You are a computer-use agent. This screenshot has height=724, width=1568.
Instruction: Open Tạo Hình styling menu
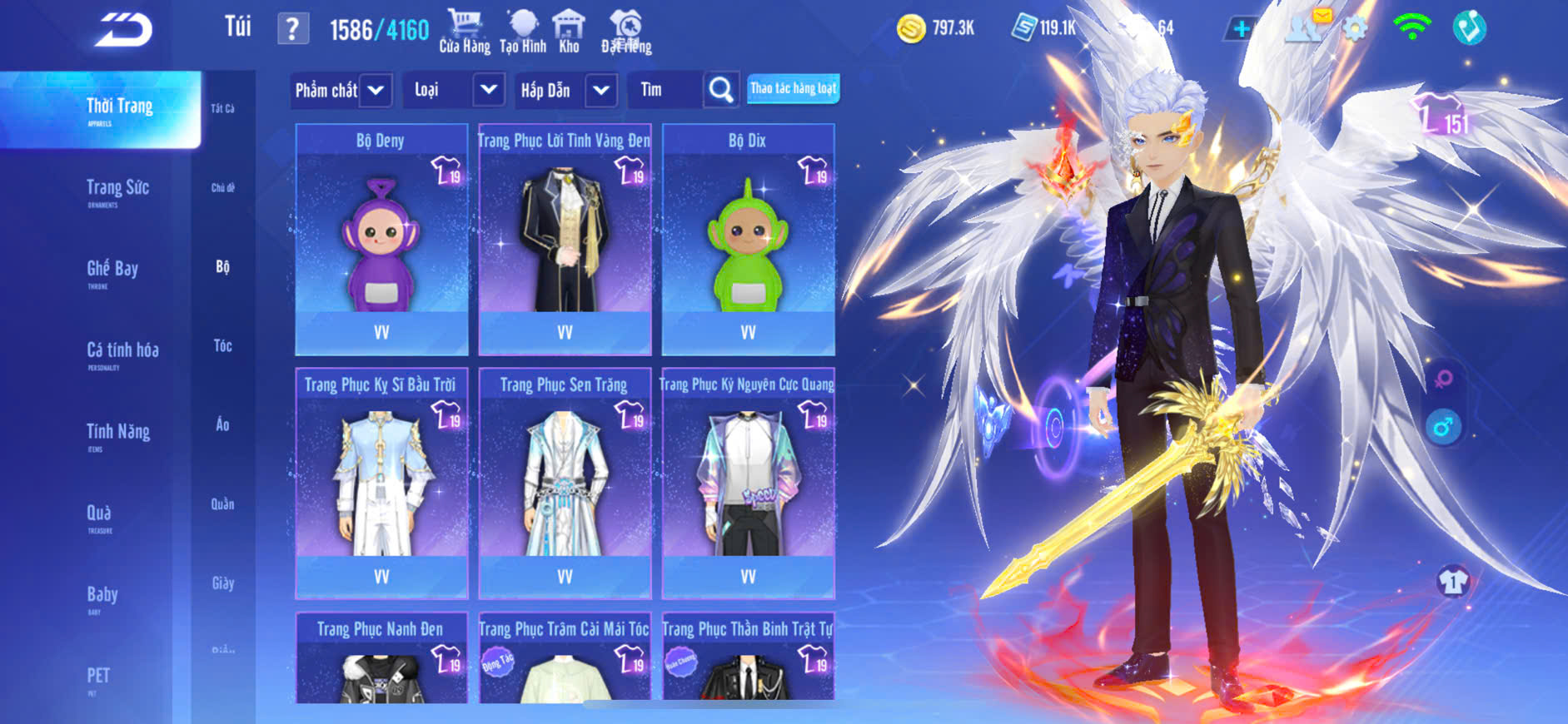click(523, 32)
